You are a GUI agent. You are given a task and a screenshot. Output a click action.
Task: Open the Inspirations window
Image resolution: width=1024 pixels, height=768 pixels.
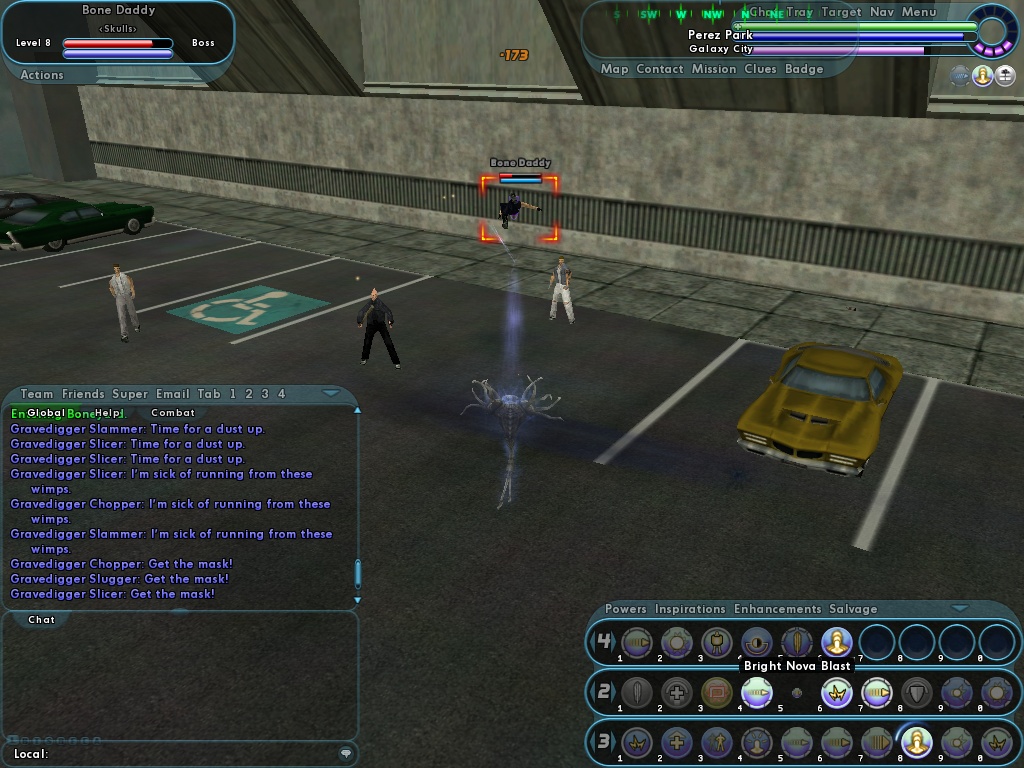point(690,609)
